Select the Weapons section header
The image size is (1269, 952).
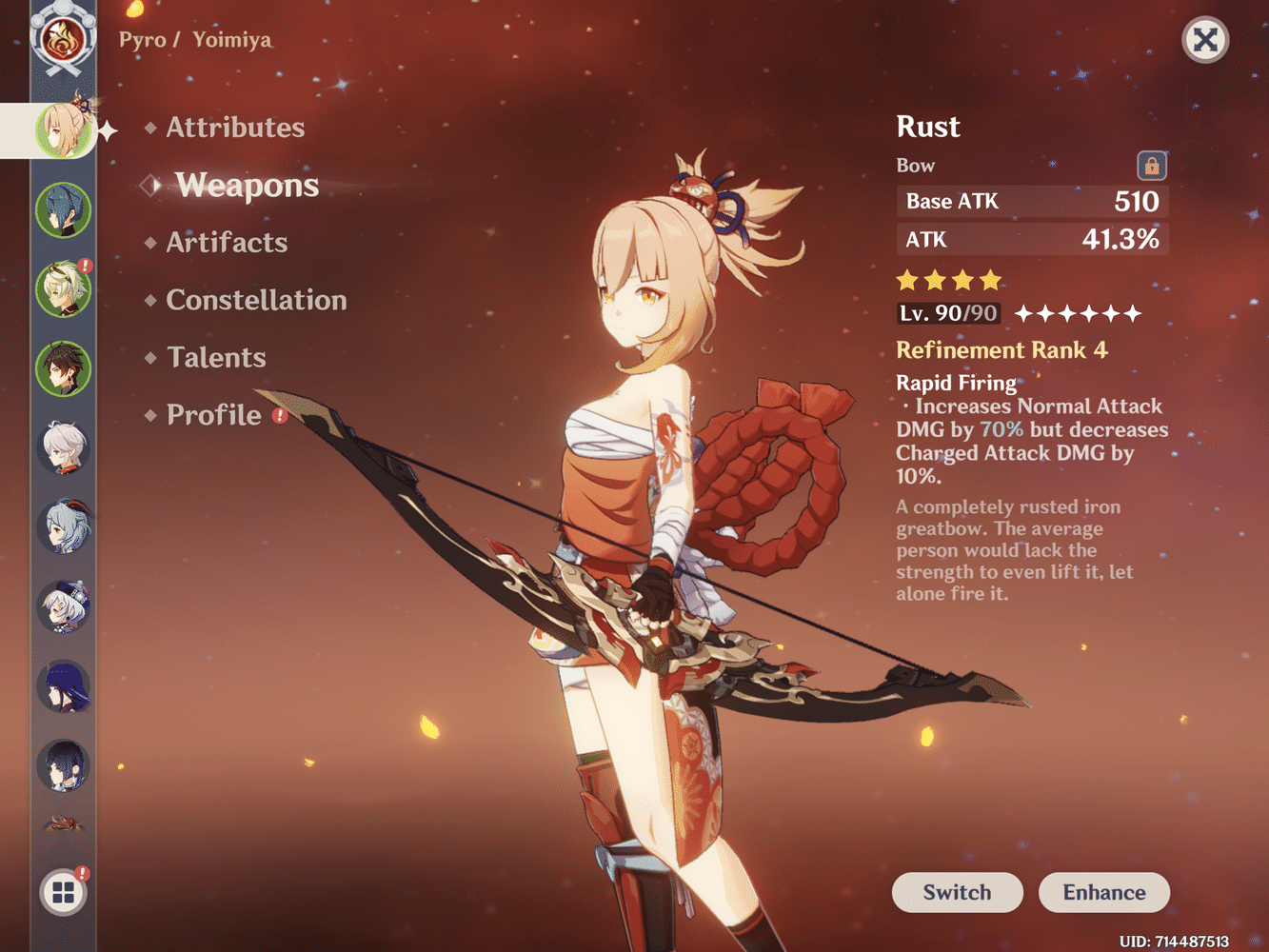[x=247, y=185]
